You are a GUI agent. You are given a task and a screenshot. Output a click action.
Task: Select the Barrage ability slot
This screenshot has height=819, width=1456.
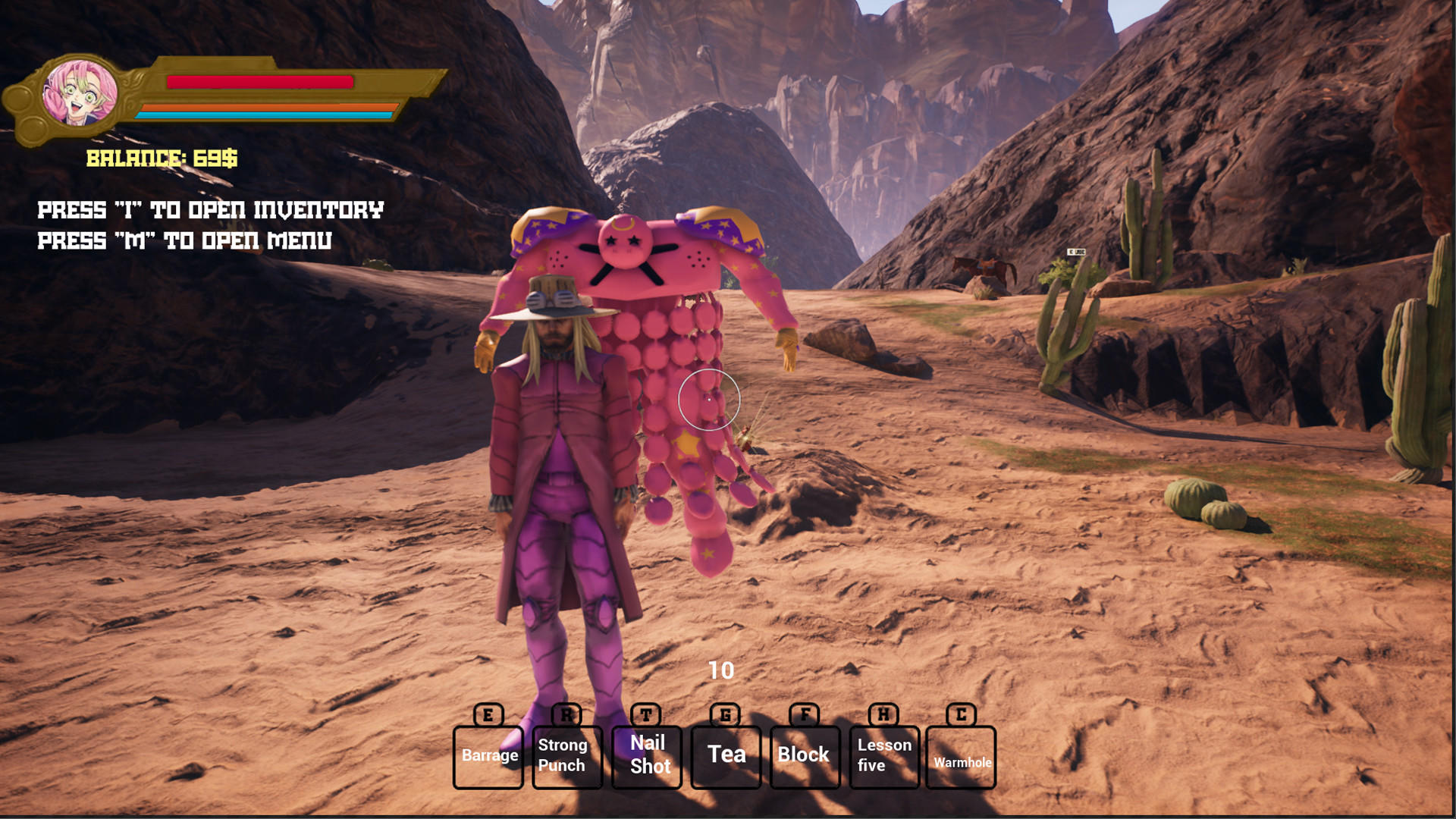tap(489, 755)
